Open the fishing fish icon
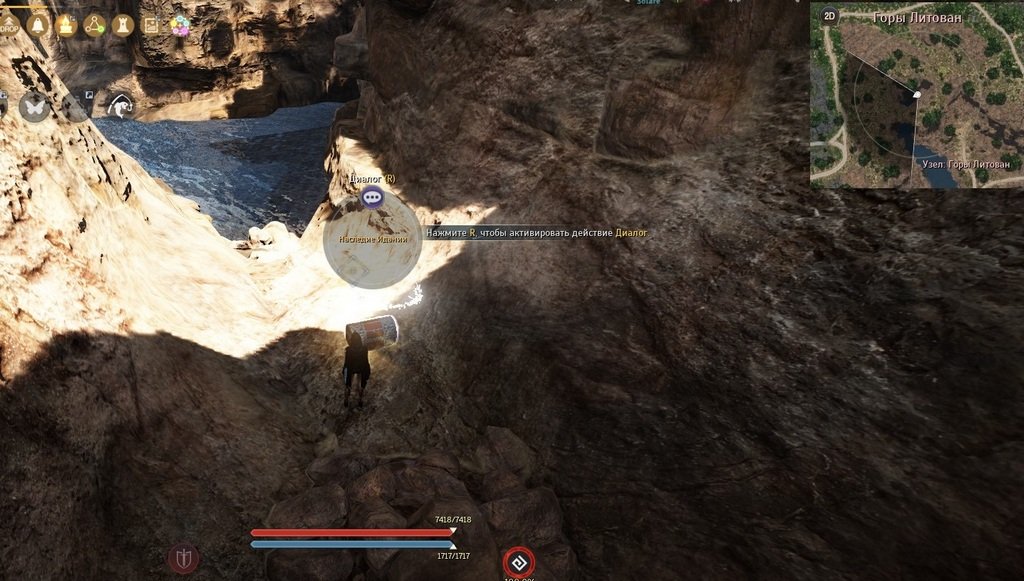1024x581 pixels. 122,104
